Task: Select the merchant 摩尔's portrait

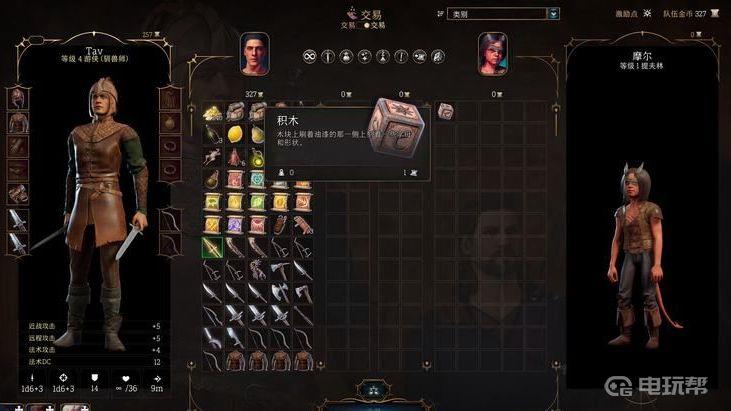Action: tap(492, 53)
